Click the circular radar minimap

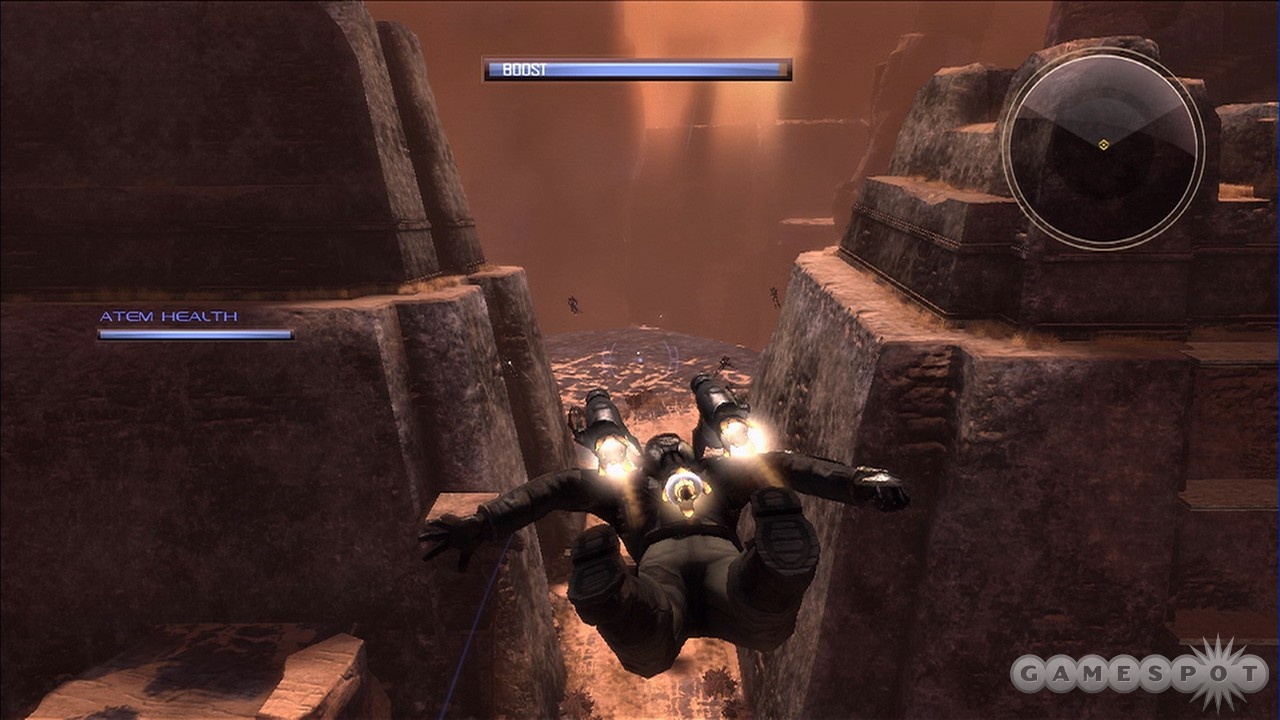click(x=1103, y=149)
